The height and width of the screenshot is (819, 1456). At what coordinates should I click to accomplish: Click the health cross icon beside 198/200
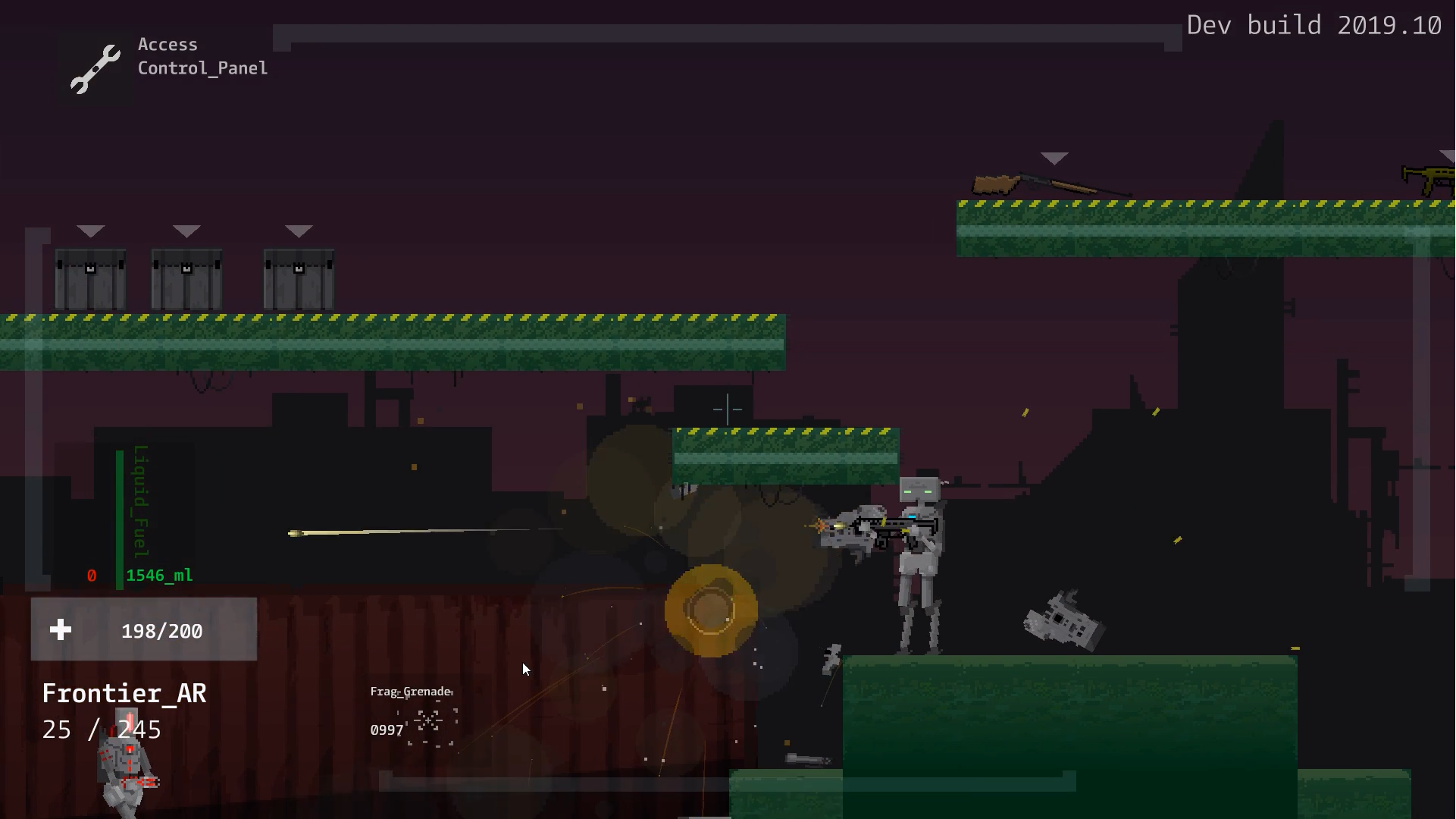click(60, 629)
